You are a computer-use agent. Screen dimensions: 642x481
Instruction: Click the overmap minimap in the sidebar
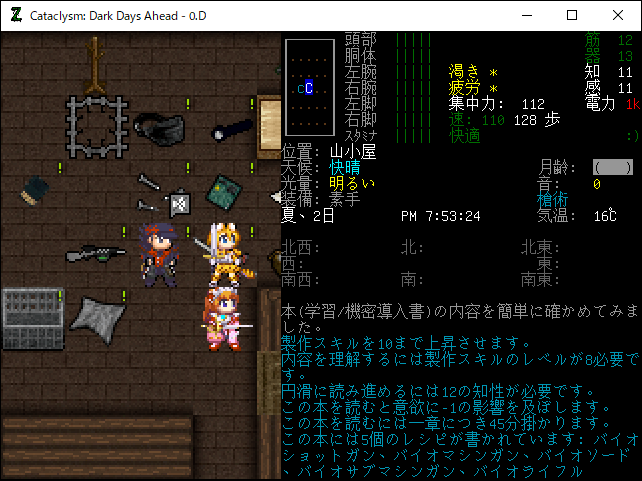pyautogui.click(x=308, y=88)
